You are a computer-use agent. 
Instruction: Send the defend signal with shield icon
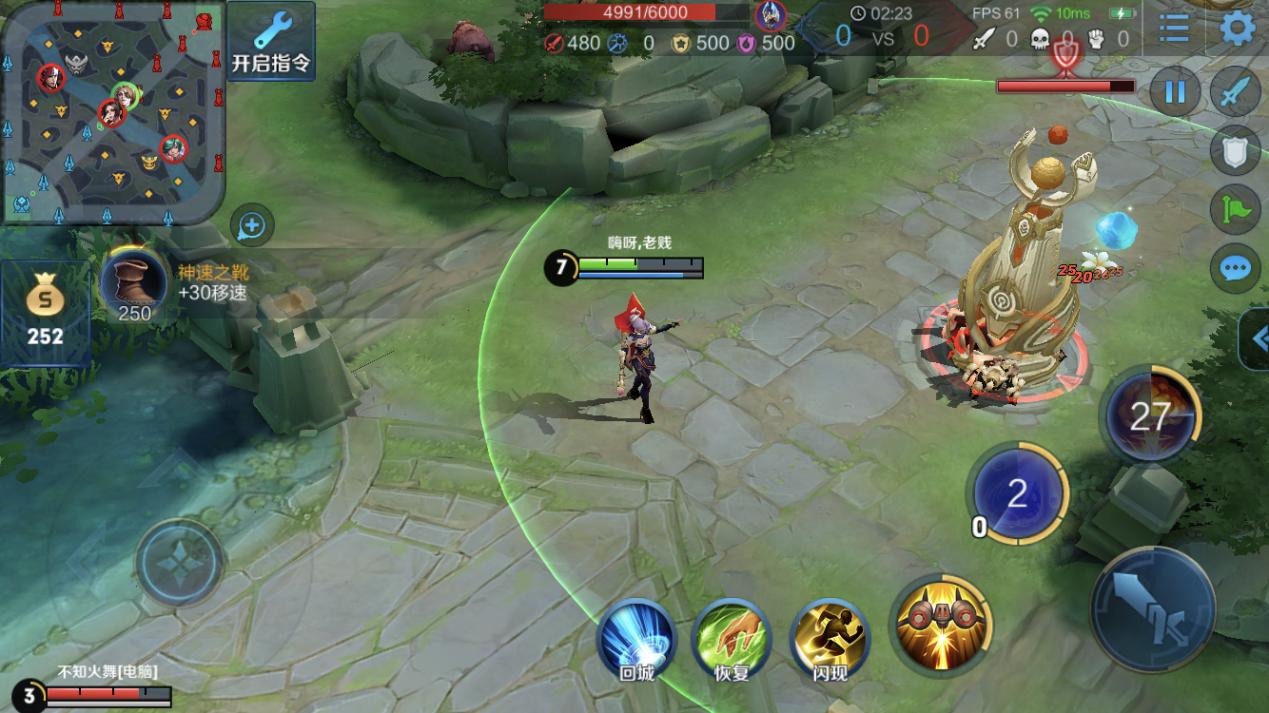1235,152
